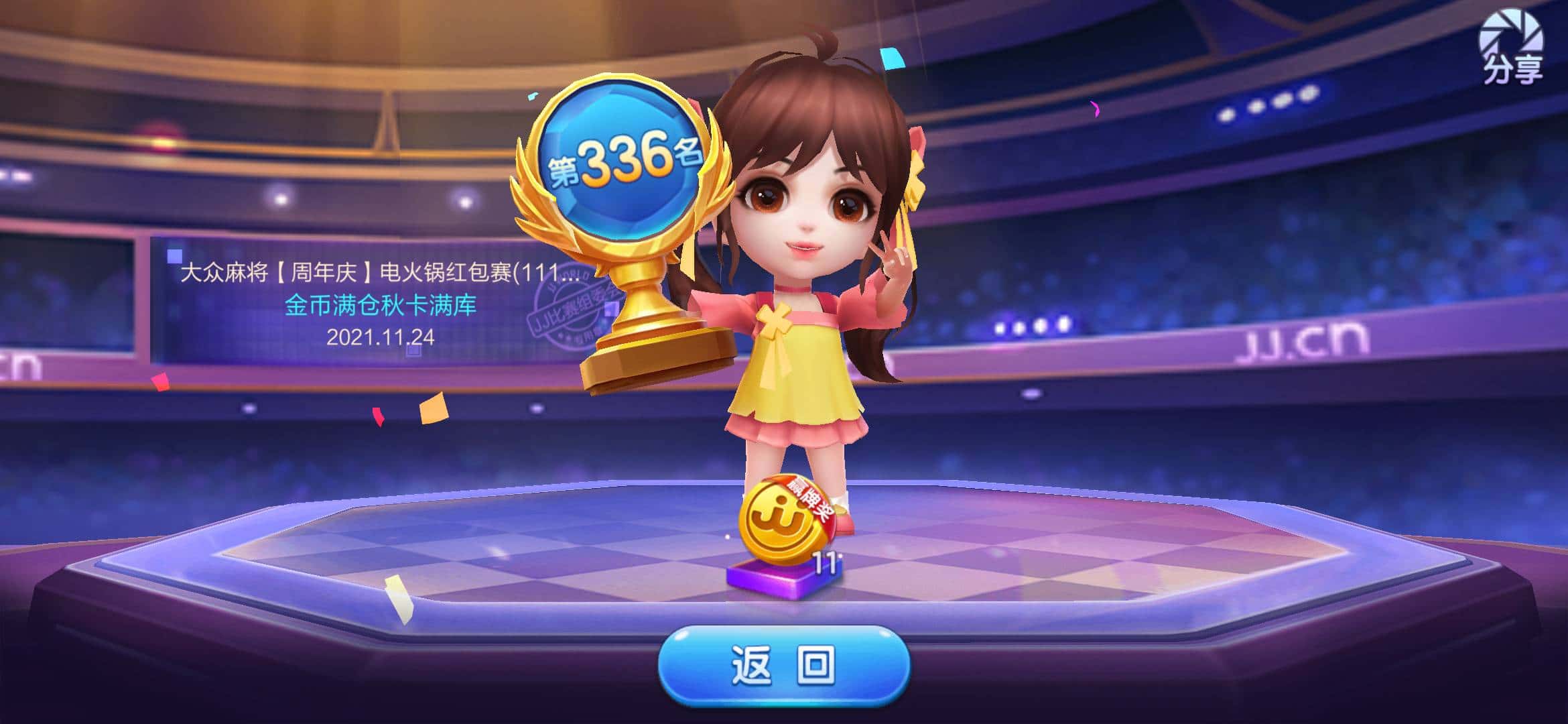Click the blue 返回 return button
This screenshot has width=1568, height=724.
(783, 666)
